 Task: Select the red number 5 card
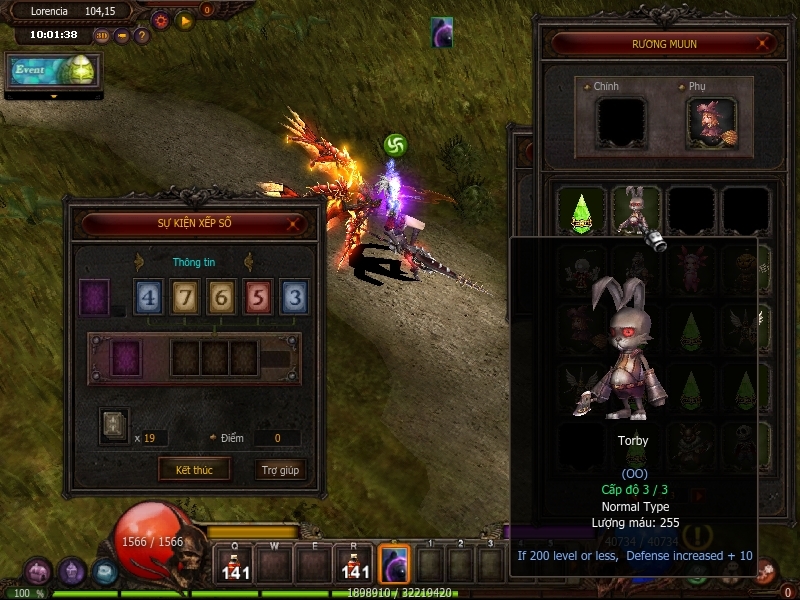point(258,297)
